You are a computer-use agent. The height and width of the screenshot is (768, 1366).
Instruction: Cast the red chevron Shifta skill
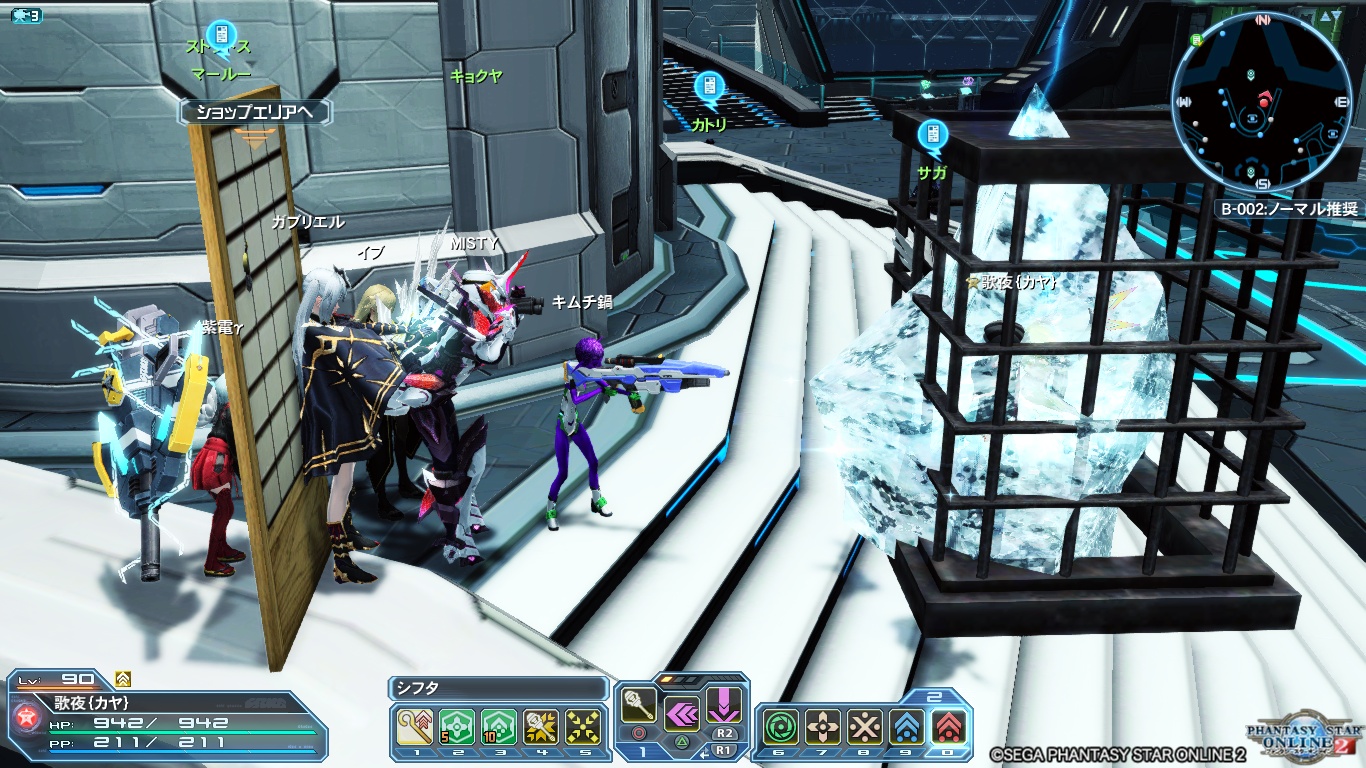[x=948, y=727]
